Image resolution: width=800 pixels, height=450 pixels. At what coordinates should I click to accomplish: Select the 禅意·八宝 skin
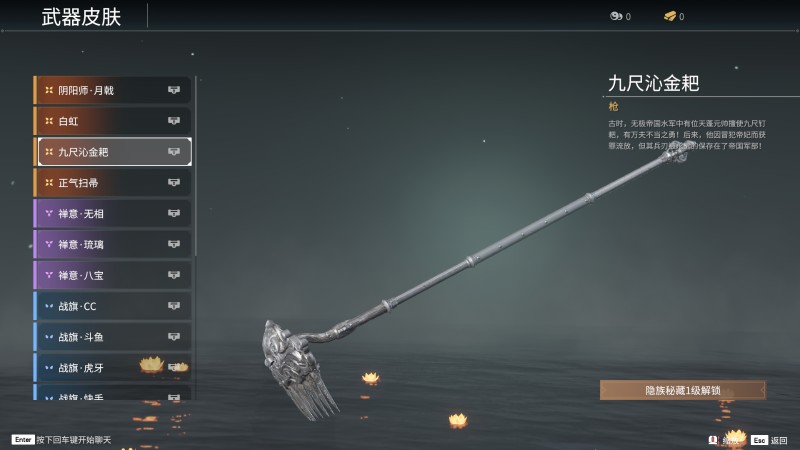tap(112, 275)
